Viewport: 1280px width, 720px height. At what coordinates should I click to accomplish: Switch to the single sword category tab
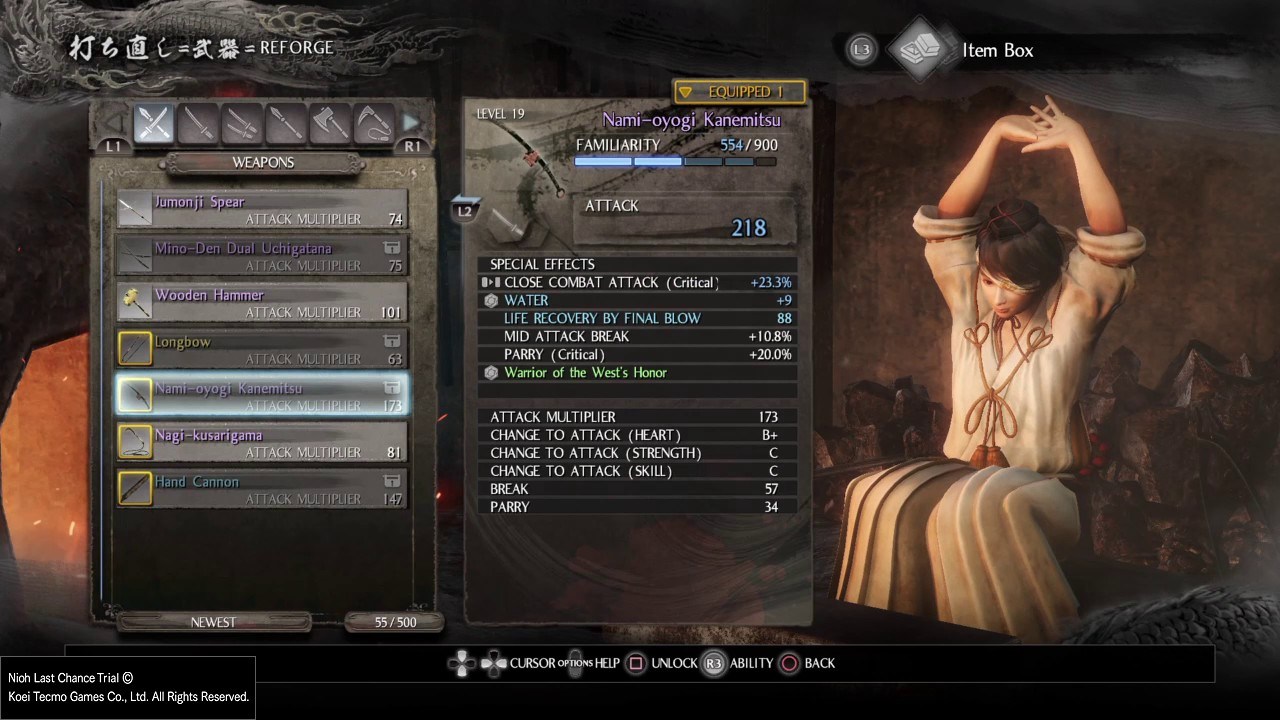click(x=198, y=124)
